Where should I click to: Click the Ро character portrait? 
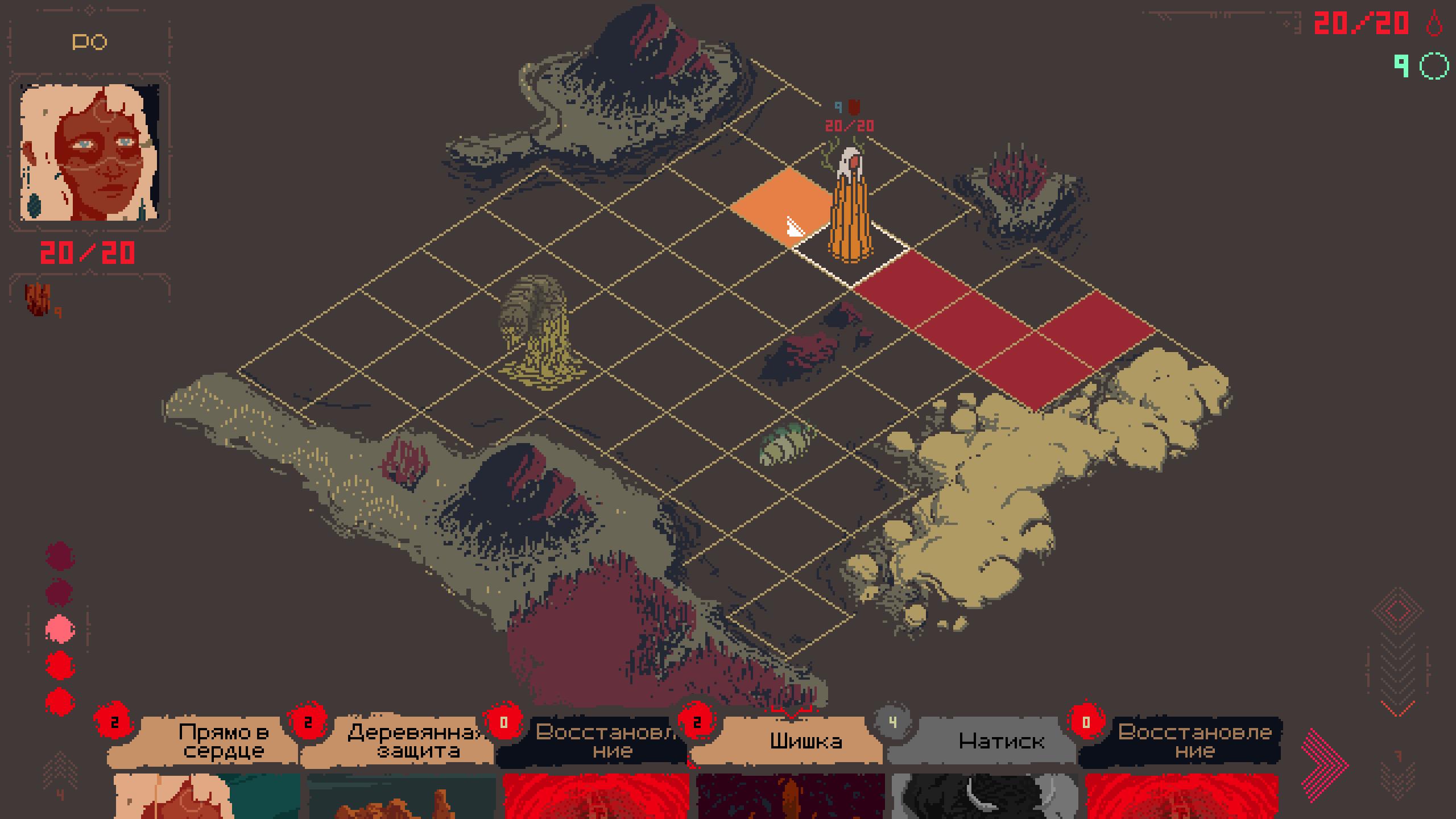(x=90, y=152)
